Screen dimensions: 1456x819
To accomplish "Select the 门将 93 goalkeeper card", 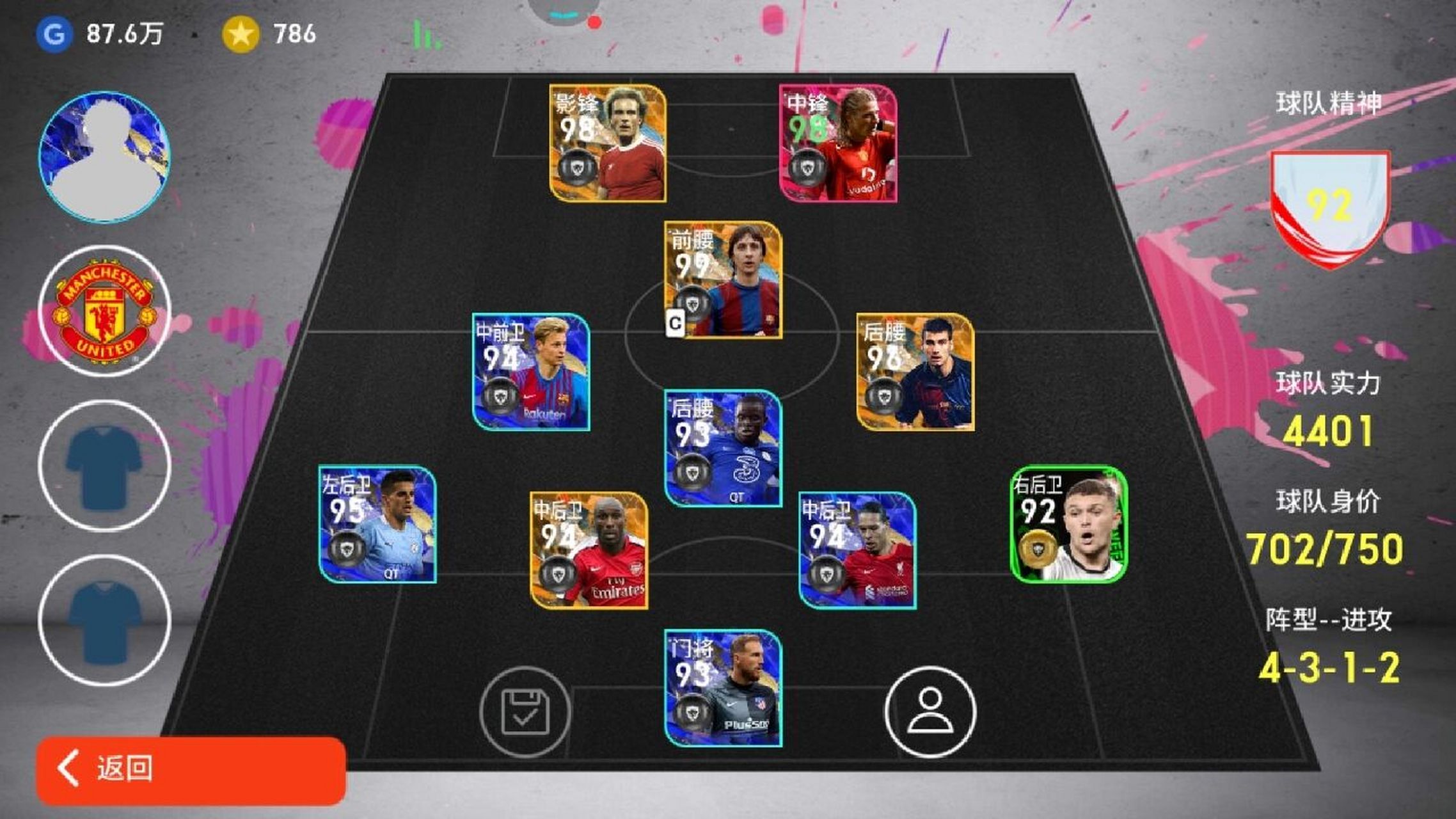I will (723, 688).
